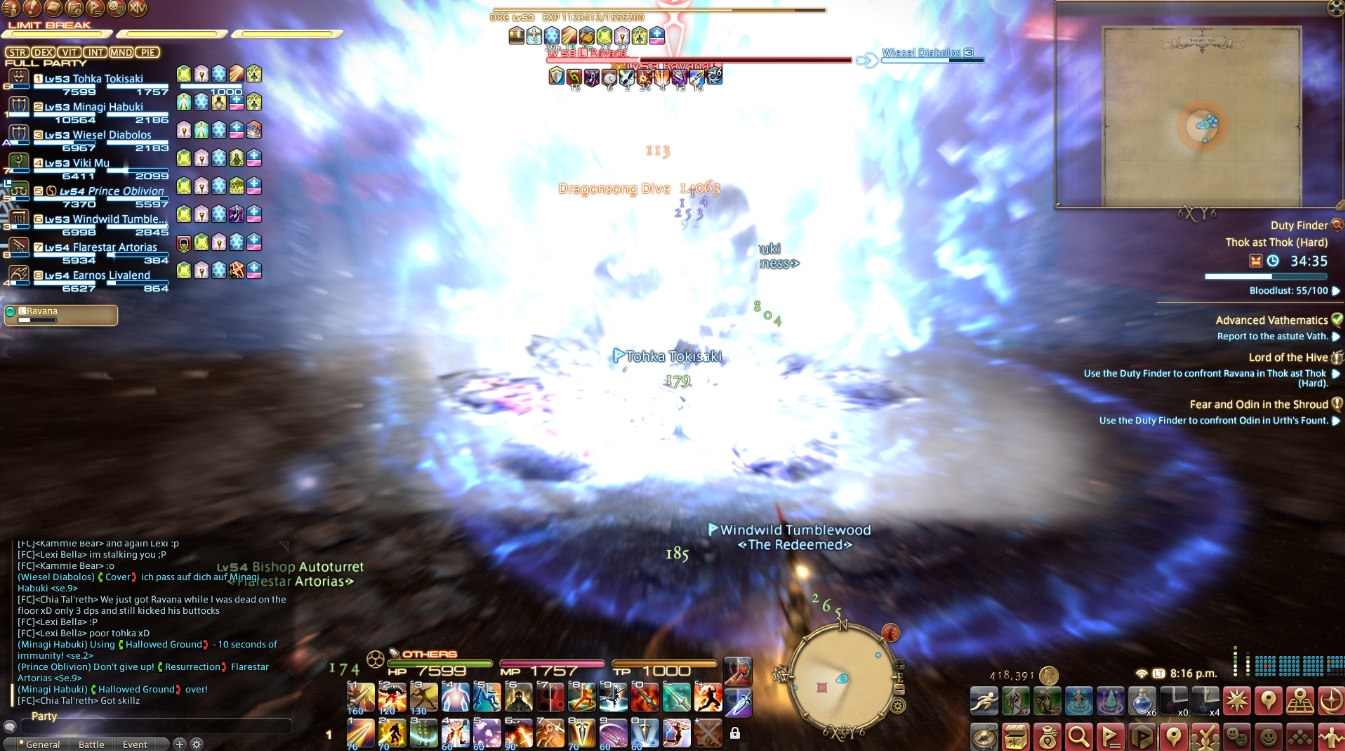
Task: Toggle the local time display beside 8:16
Action: pyautogui.click(x=1160, y=673)
